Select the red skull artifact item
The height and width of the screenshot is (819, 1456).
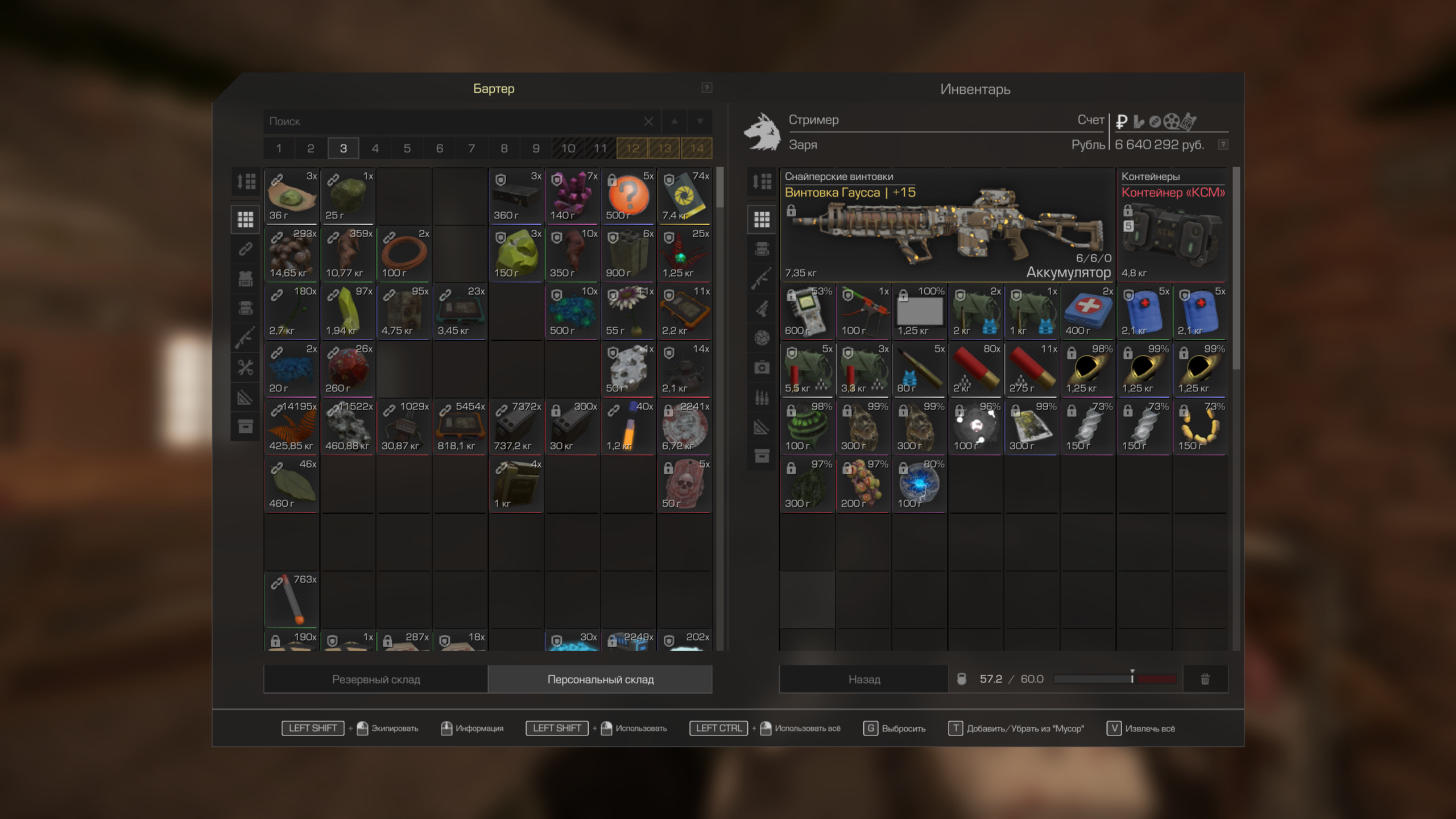pyautogui.click(x=685, y=484)
